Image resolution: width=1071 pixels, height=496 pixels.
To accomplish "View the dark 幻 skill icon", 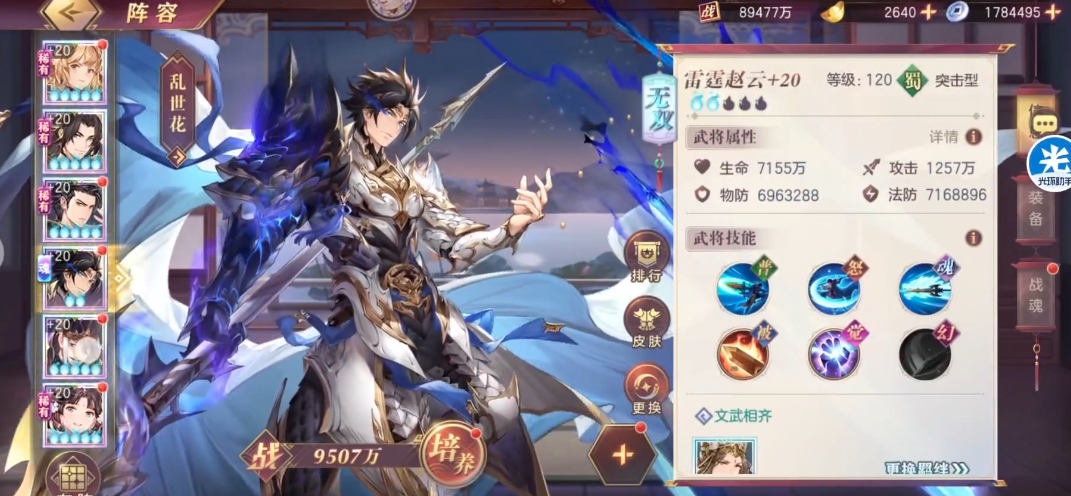I will click(x=924, y=355).
